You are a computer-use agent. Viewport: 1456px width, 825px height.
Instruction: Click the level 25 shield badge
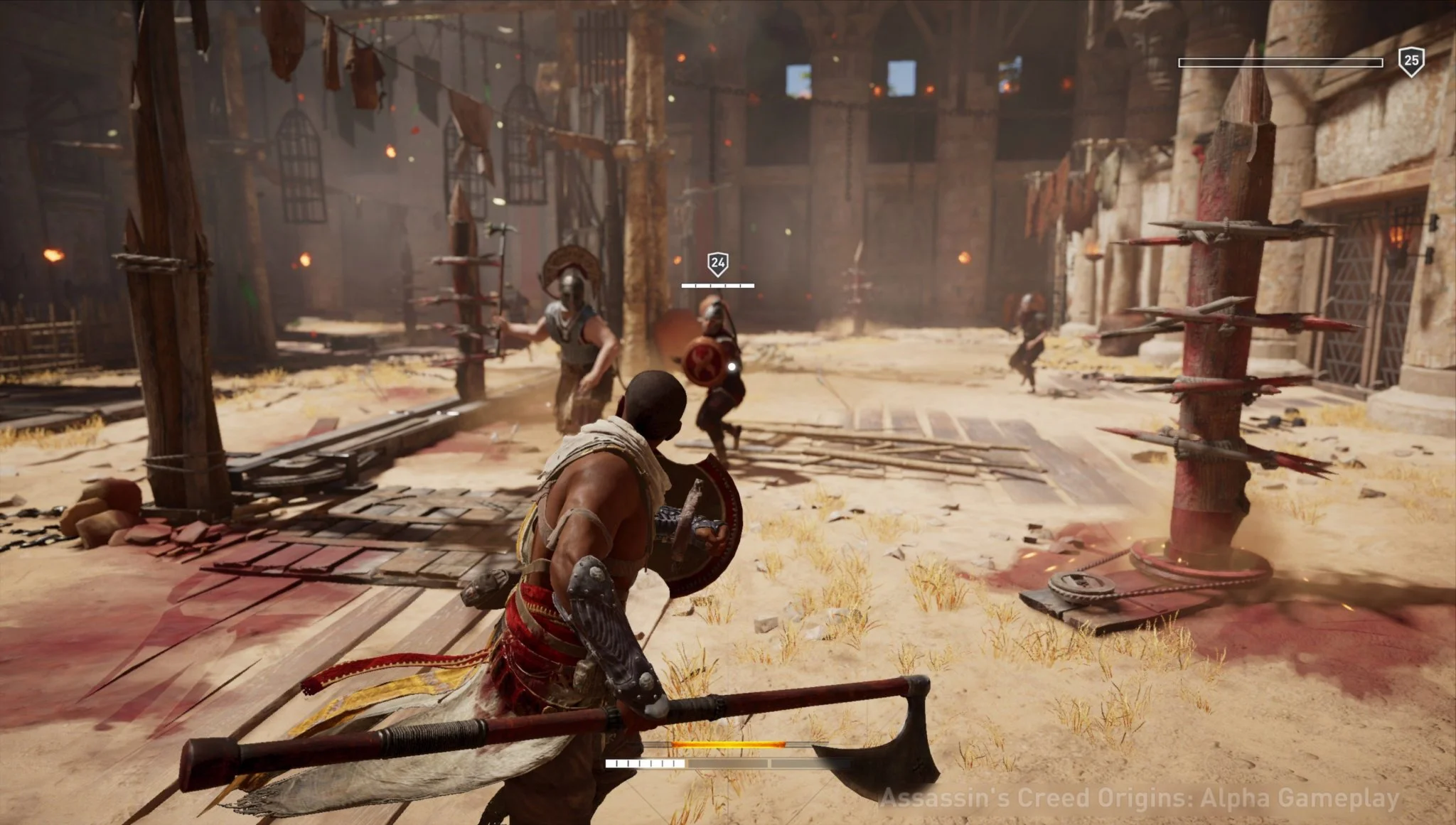tap(1410, 62)
